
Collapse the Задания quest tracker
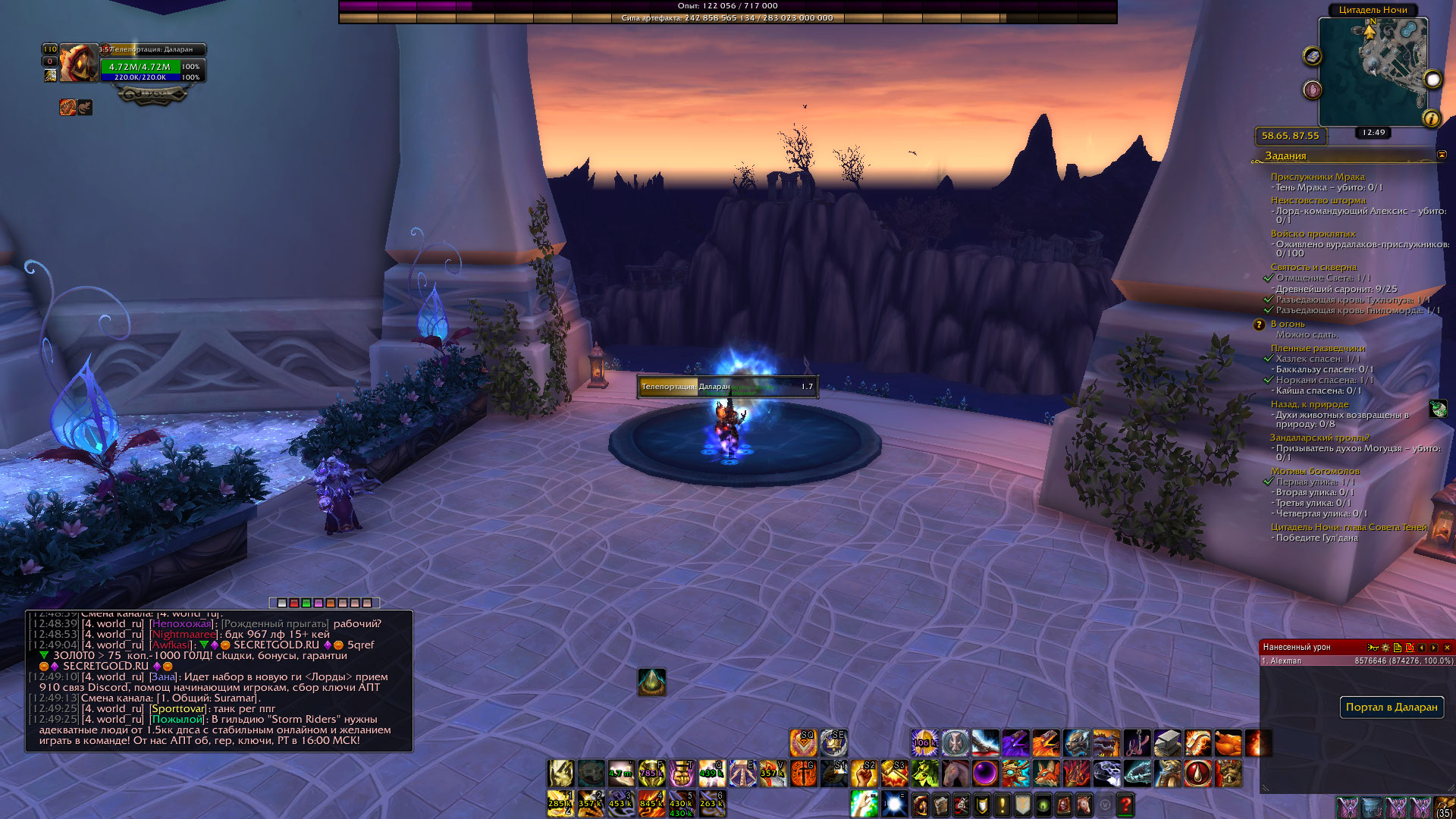pyautogui.click(x=1442, y=155)
